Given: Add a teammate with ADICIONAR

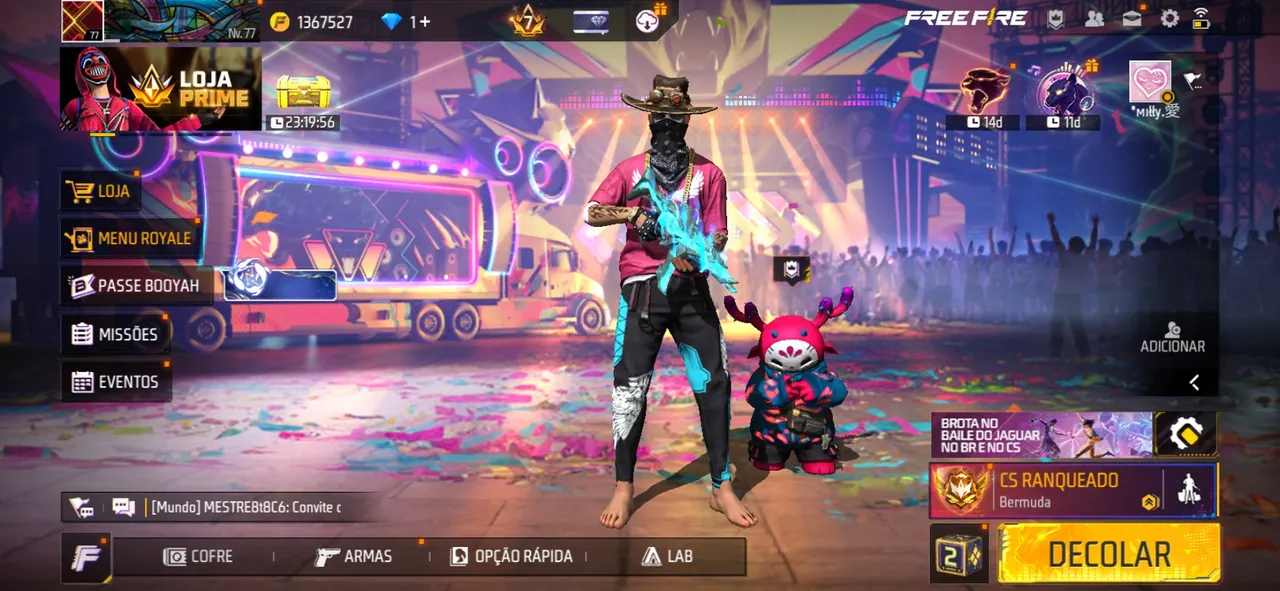Looking at the screenshot, I should point(1173,337).
